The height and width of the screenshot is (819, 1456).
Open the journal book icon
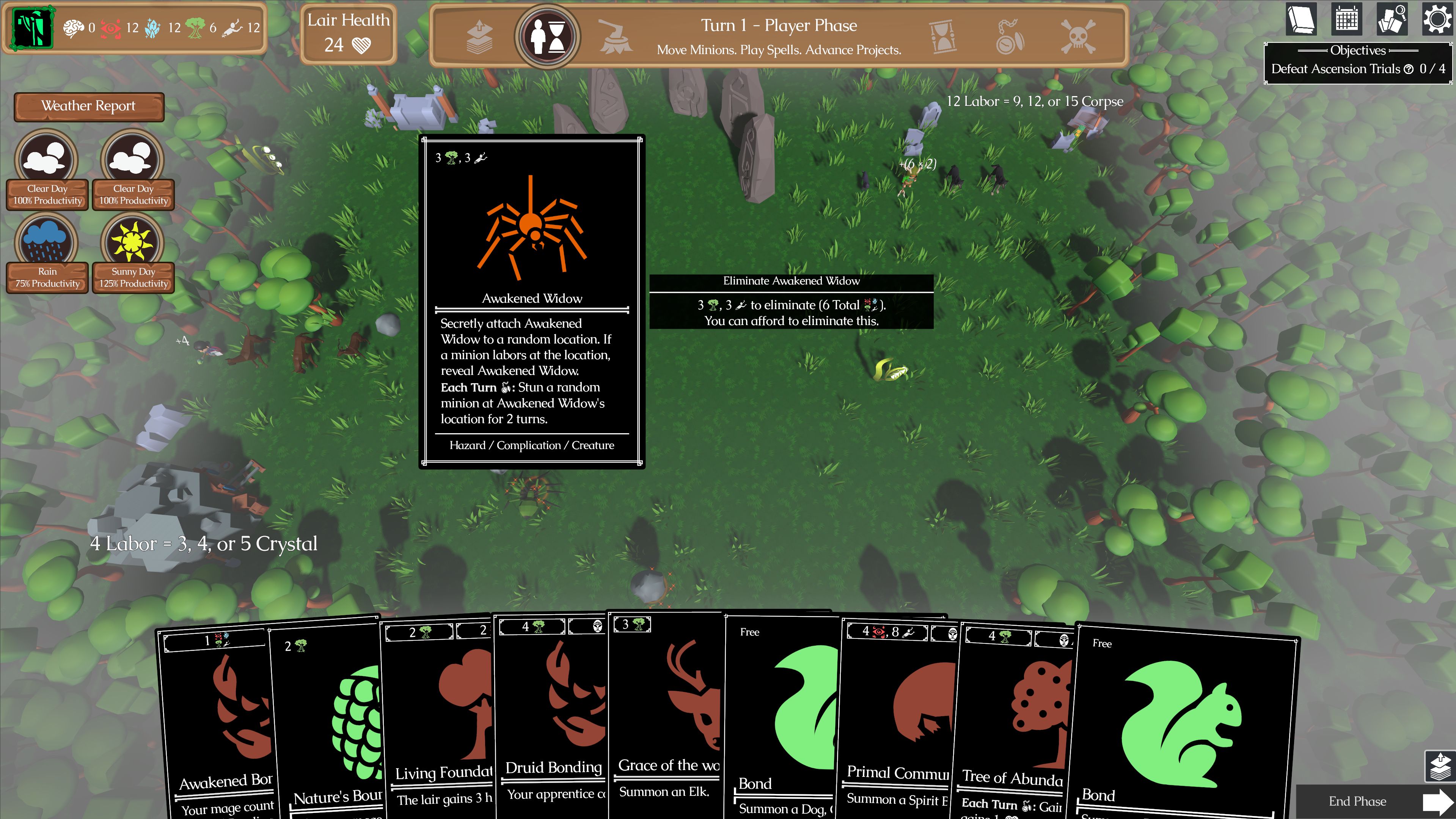(1301, 20)
